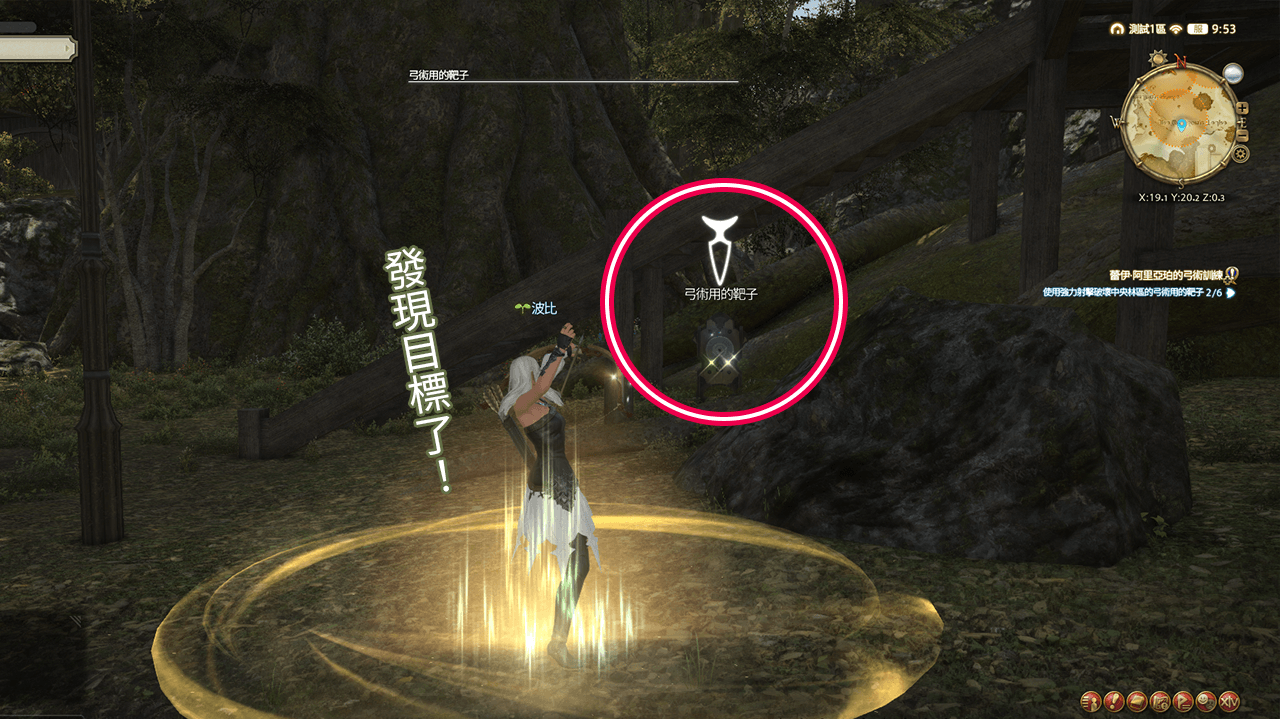Click the cloud weather icon on the minimap
Screen dimensions: 1280x719
point(1232,73)
